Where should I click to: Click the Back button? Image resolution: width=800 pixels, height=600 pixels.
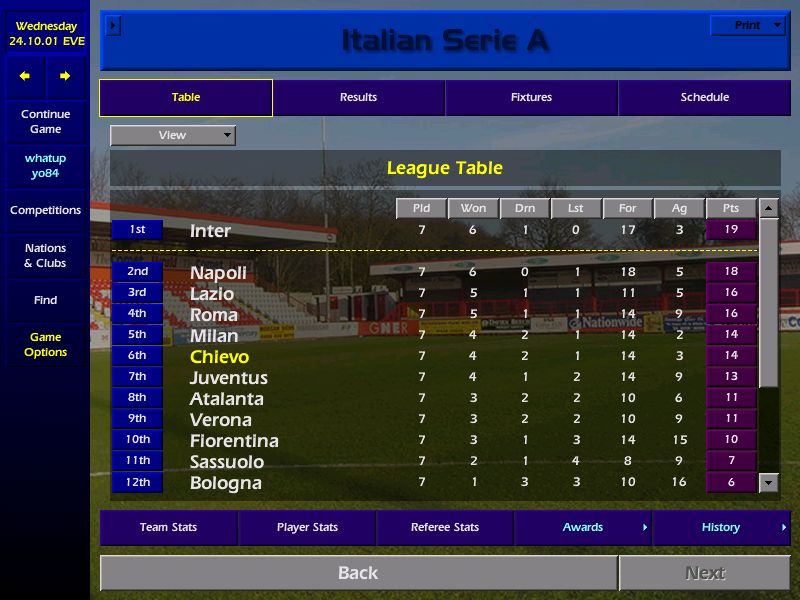pyautogui.click(x=358, y=573)
